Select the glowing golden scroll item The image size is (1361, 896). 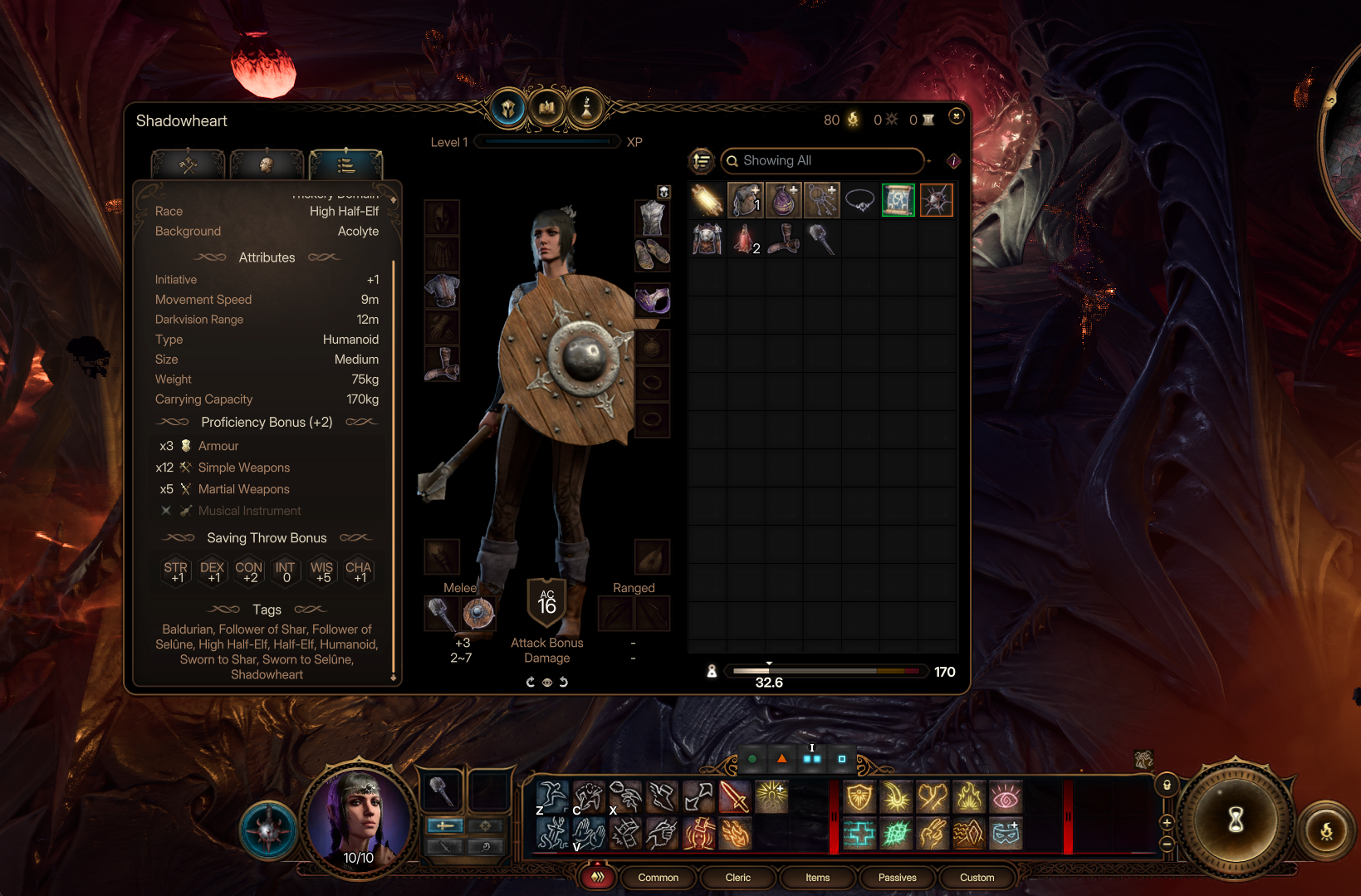tap(707, 201)
